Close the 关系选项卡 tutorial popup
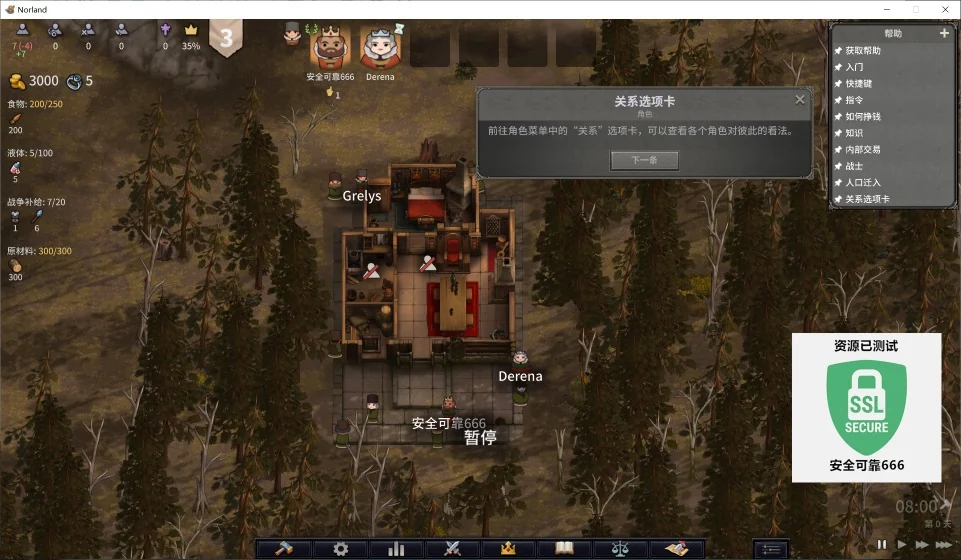Viewport: 961px width, 560px height. coord(800,100)
